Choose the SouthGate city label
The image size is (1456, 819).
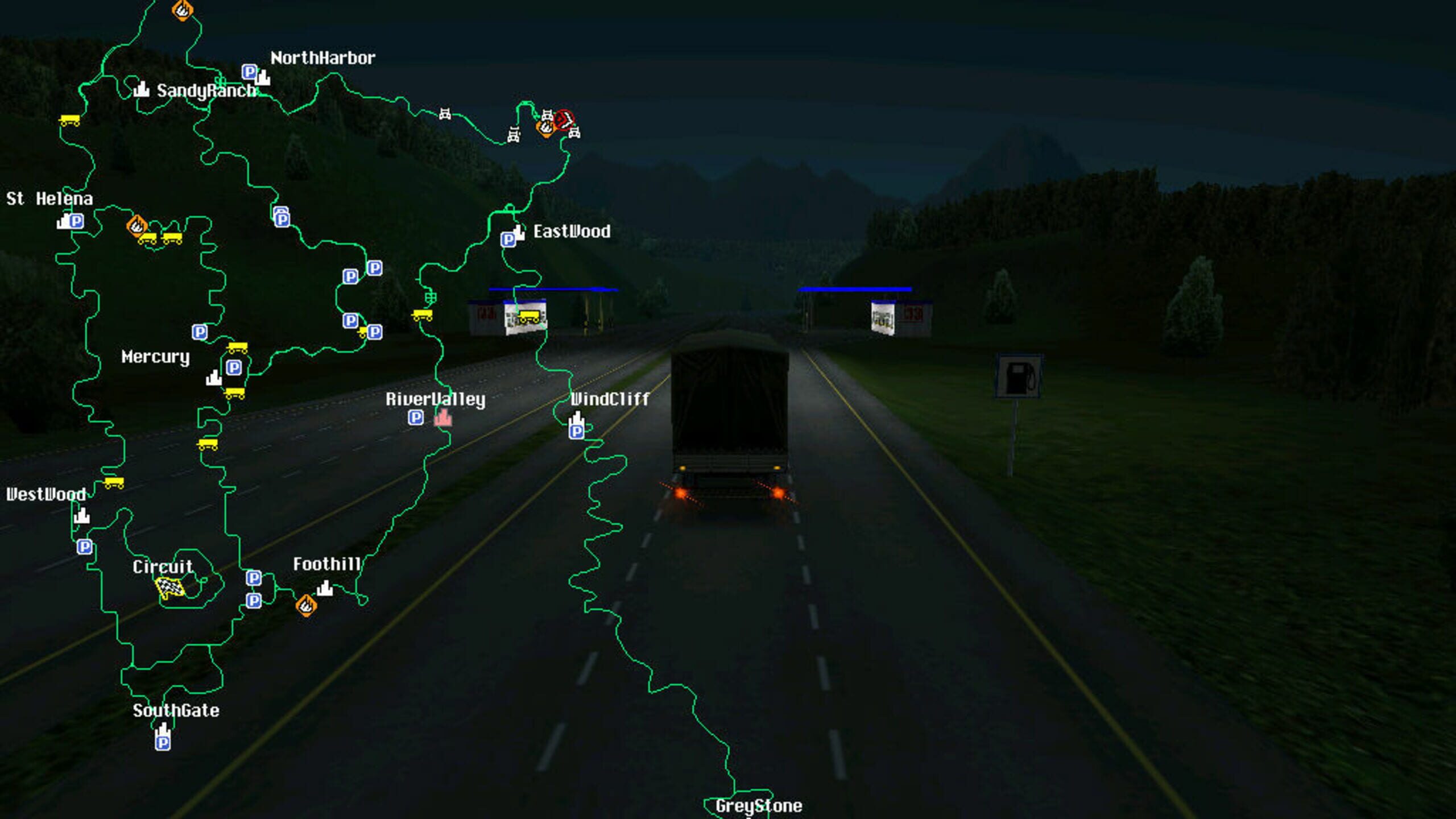[x=176, y=710]
